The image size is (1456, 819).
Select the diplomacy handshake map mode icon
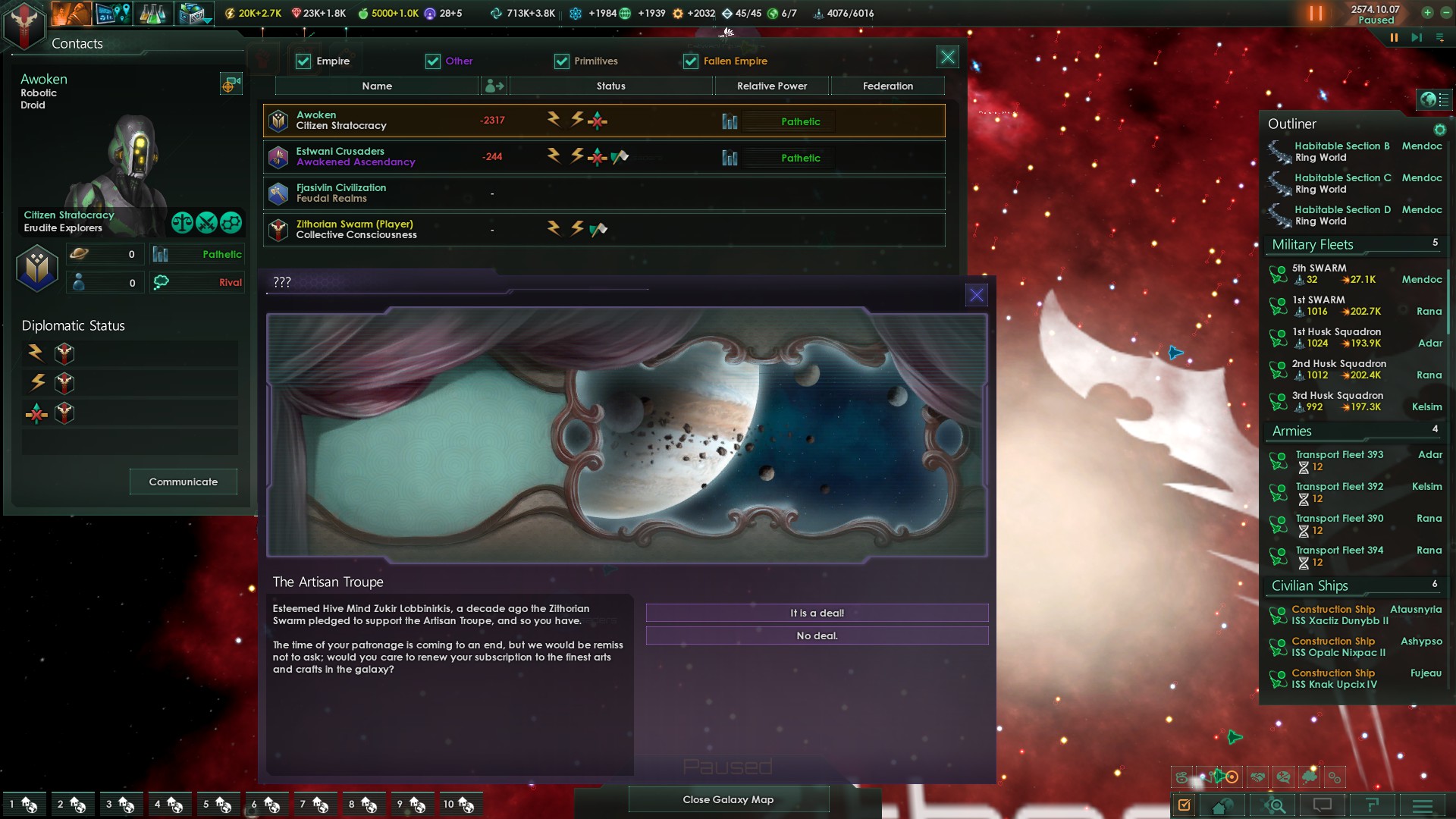click(x=1258, y=777)
